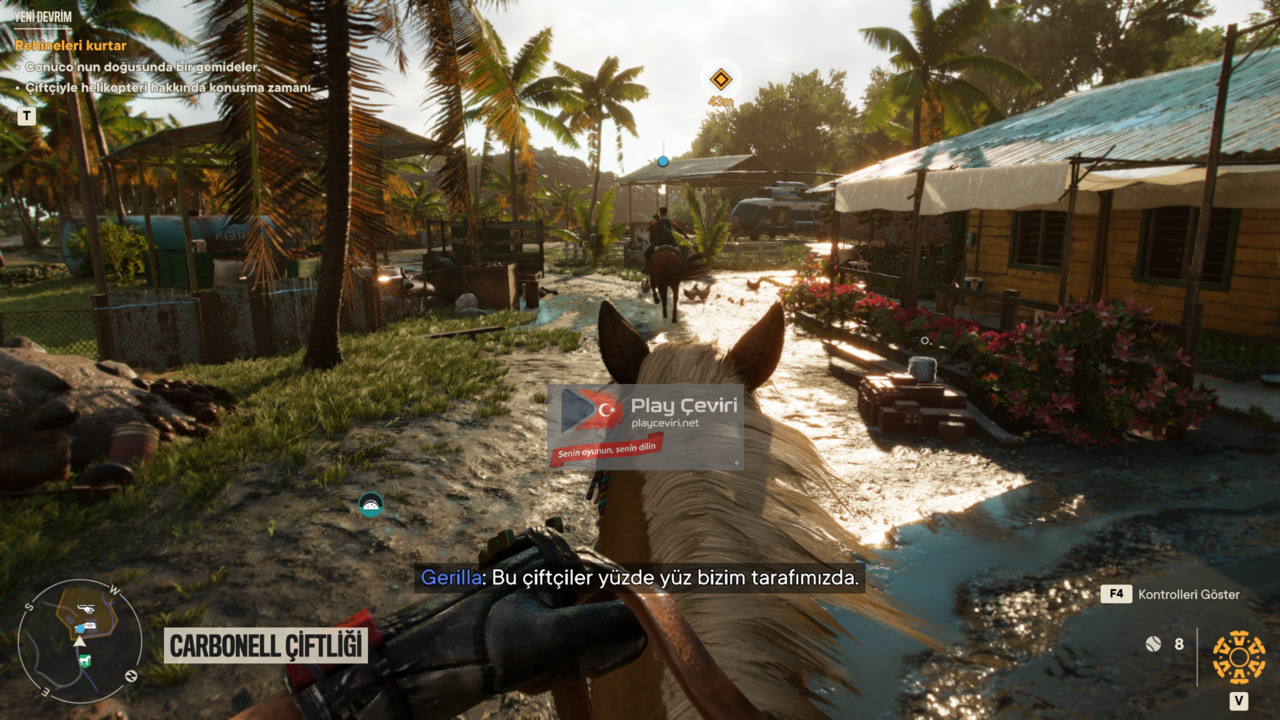Select the Carbonell Çiftliği location label
The width and height of the screenshot is (1280, 720).
(266, 646)
